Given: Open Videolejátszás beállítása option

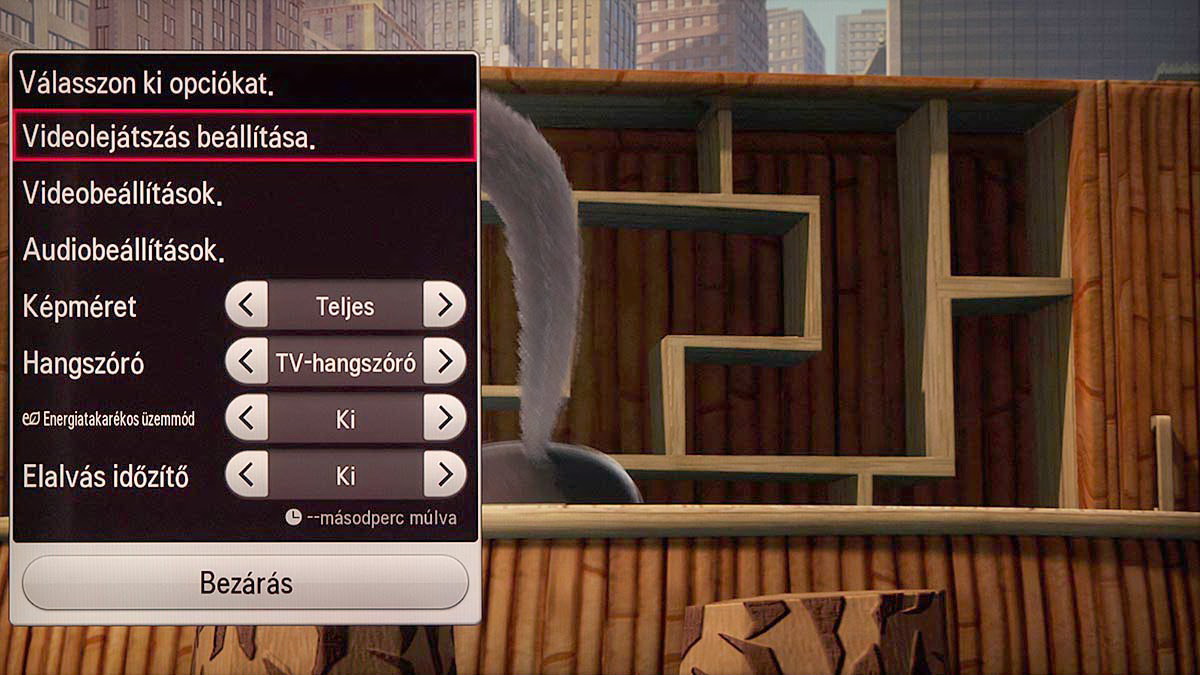Looking at the screenshot, I should [x=244, y=136].
